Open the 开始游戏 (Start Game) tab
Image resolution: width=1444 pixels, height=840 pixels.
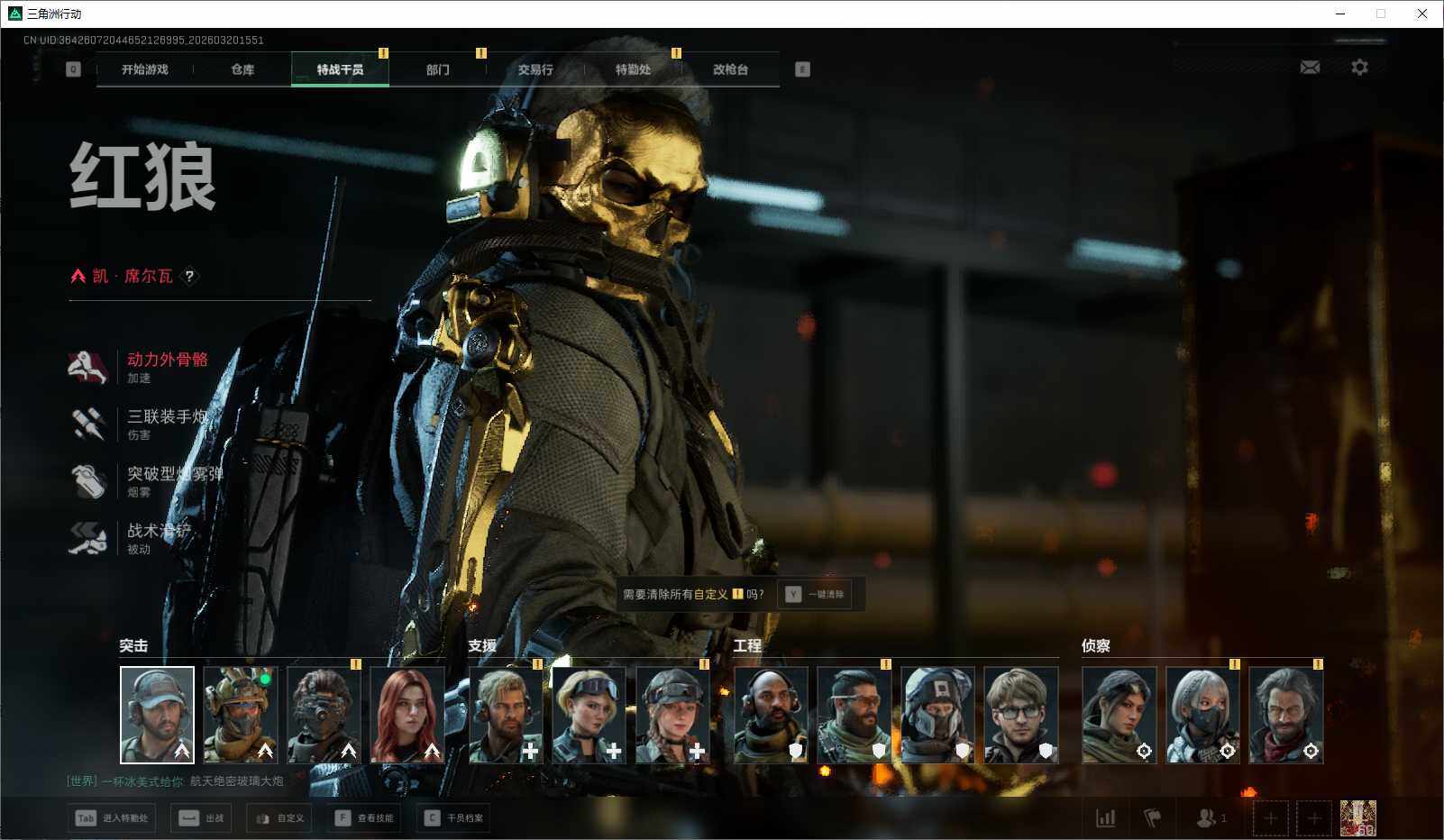click(x=145, y=69)
